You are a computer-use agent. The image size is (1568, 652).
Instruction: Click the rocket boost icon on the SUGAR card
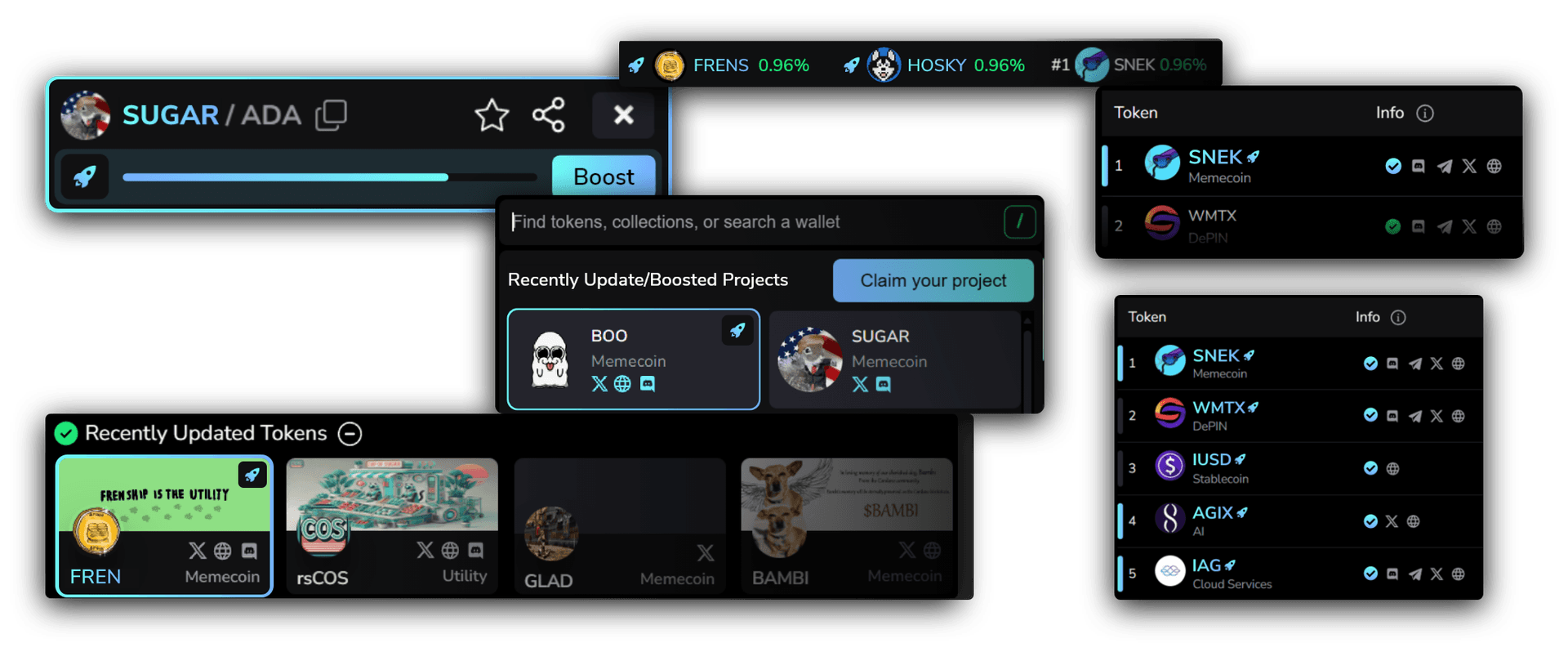click(x=85, y=176)
